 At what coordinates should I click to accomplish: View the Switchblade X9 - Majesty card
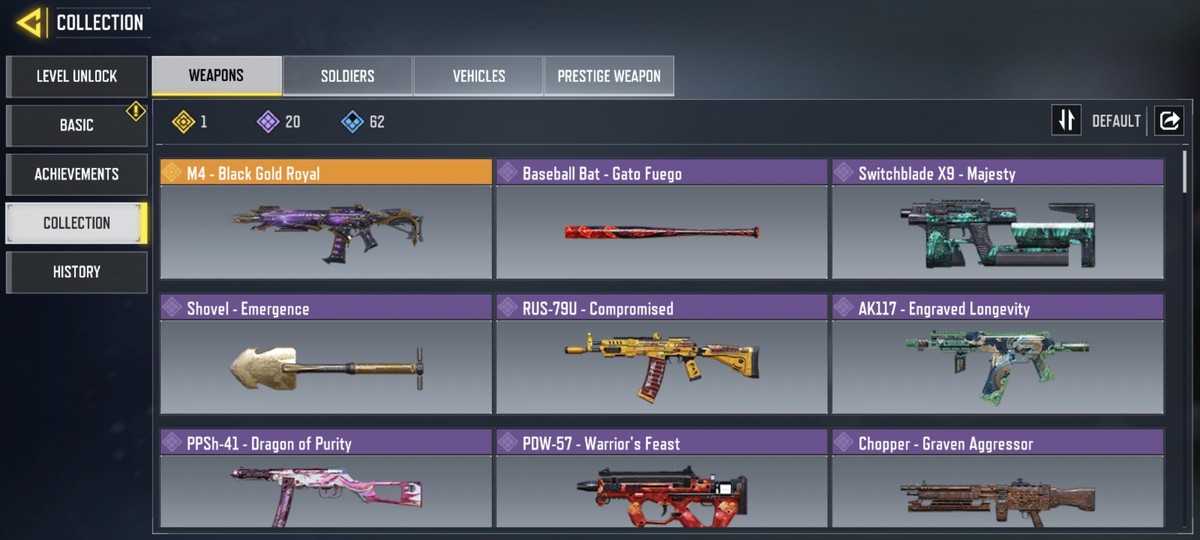point(997,220)
